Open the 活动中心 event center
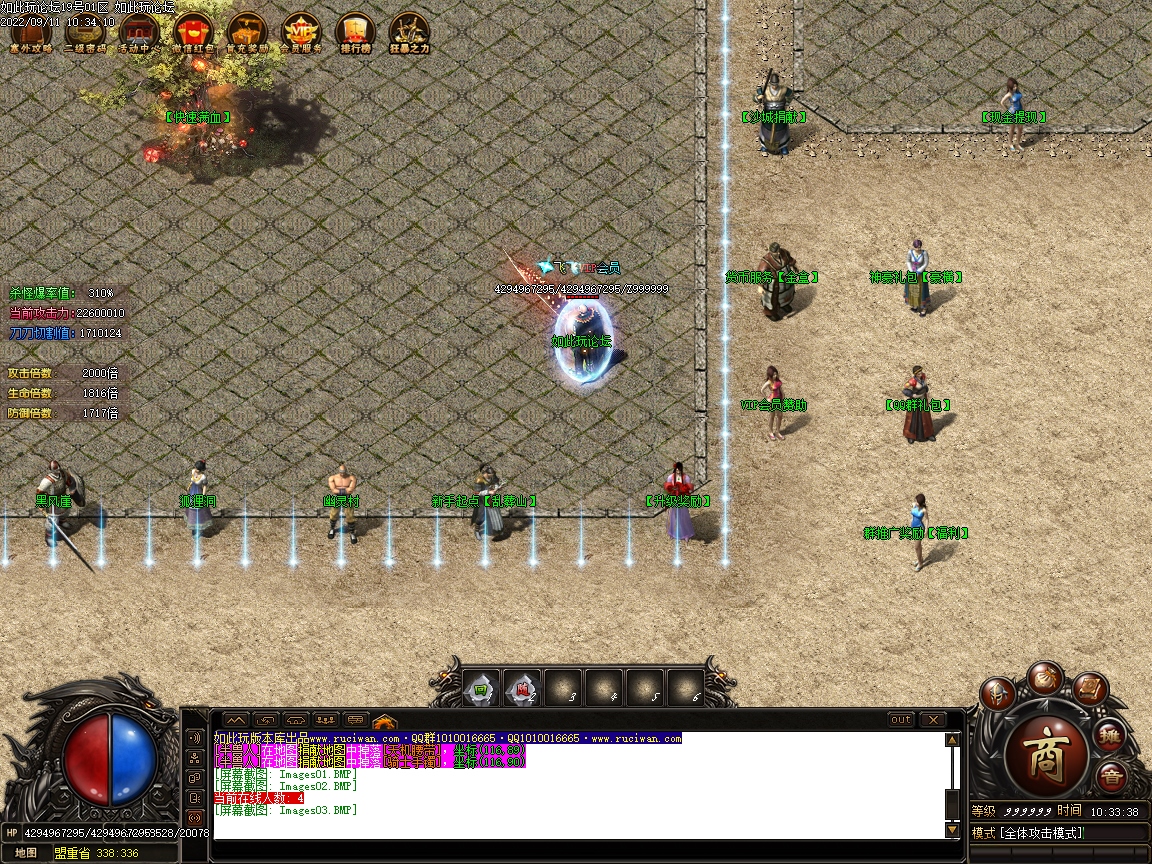This screenshot has height=864, width=1152. 139,32
